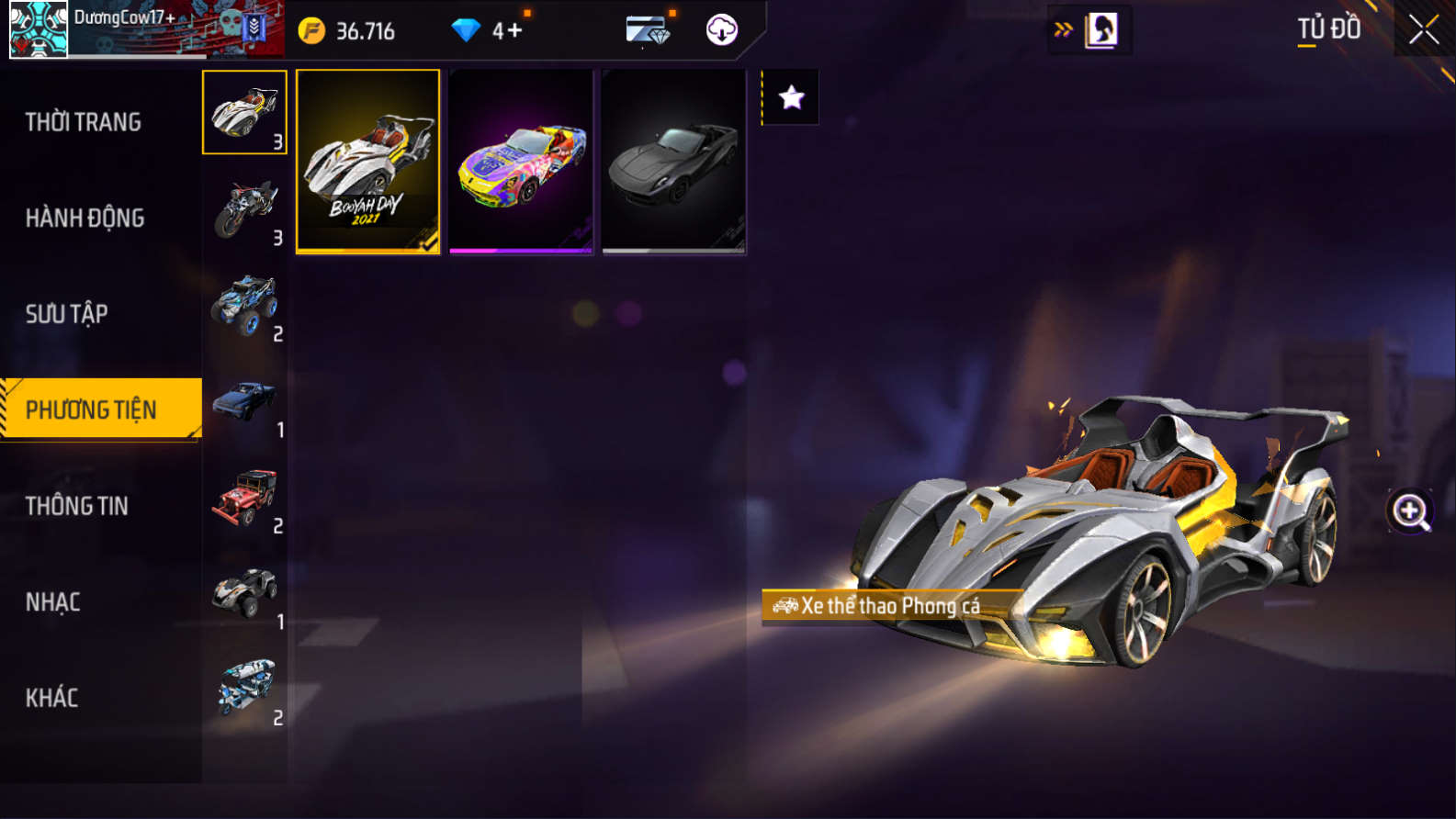Close the Tủ Đồ vault screen

1423,30
